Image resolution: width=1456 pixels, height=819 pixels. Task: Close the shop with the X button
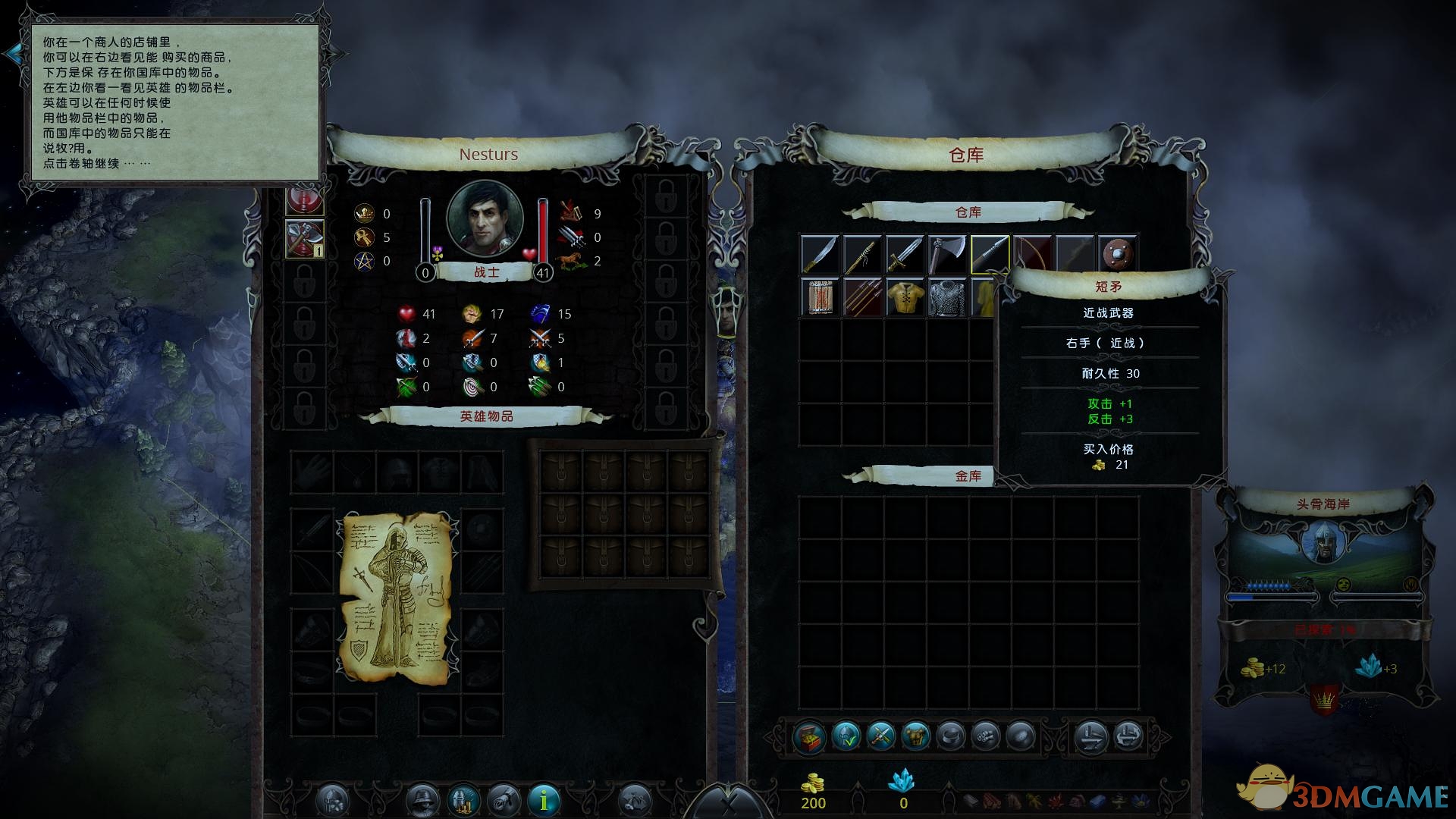pyautogui.click(x=728, y=804)
